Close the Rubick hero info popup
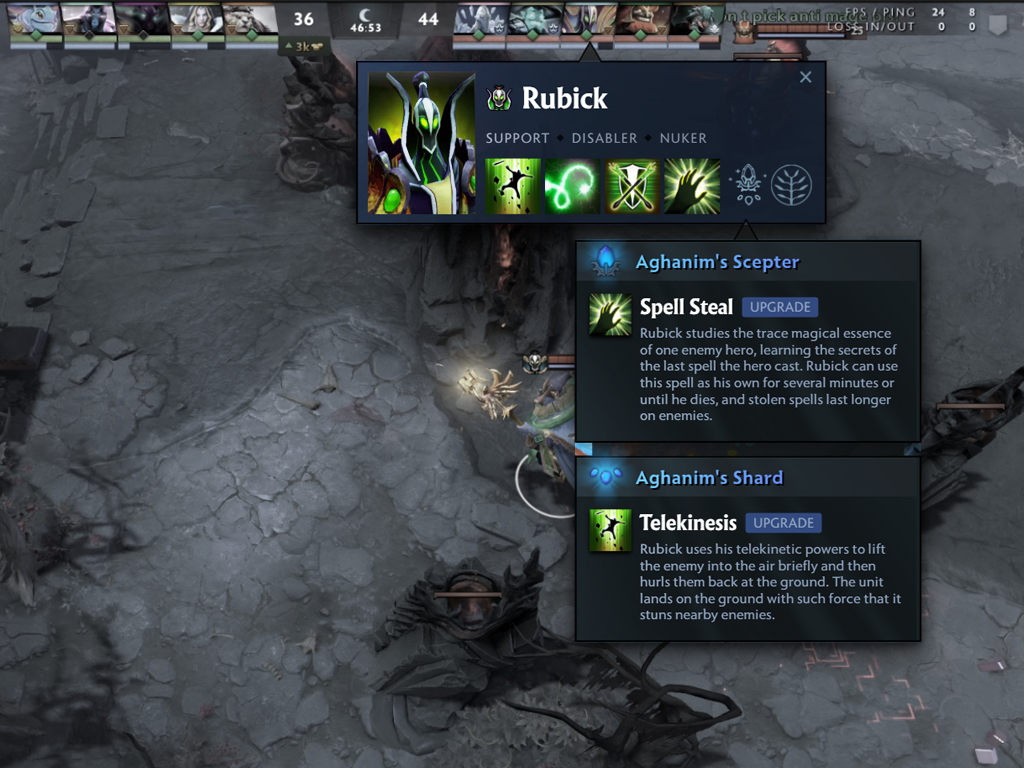Viewport: 1024px width, 768px height. (x=805, y=77)
